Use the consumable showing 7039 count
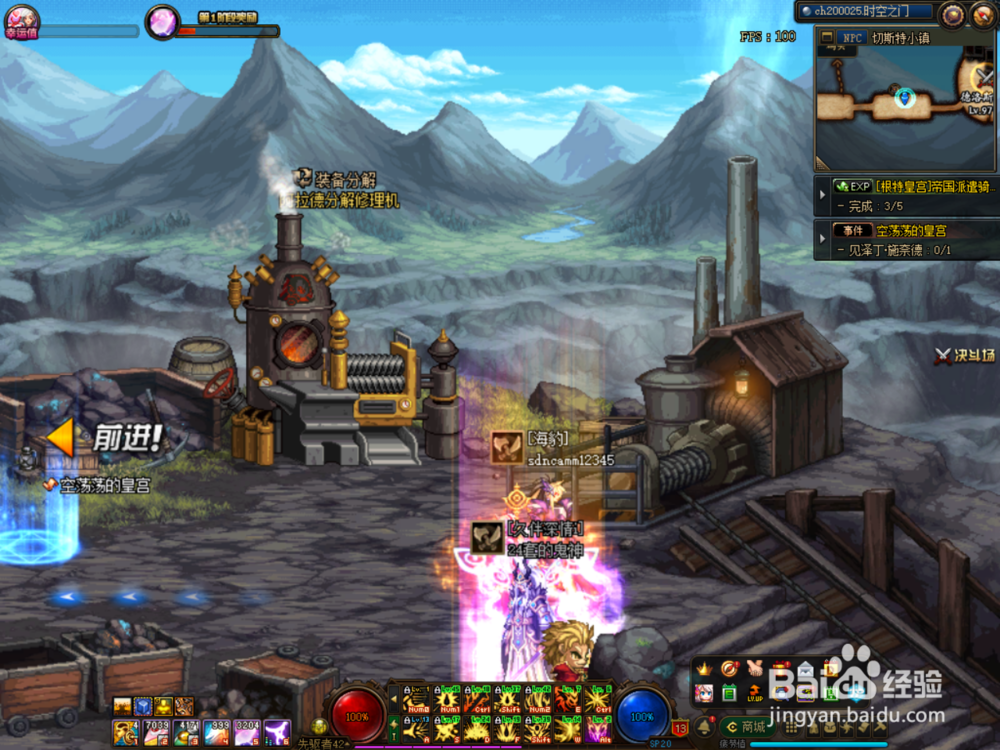Image resolution: width=1000 pixels, height=750 pixels. [x=156, y=732]
